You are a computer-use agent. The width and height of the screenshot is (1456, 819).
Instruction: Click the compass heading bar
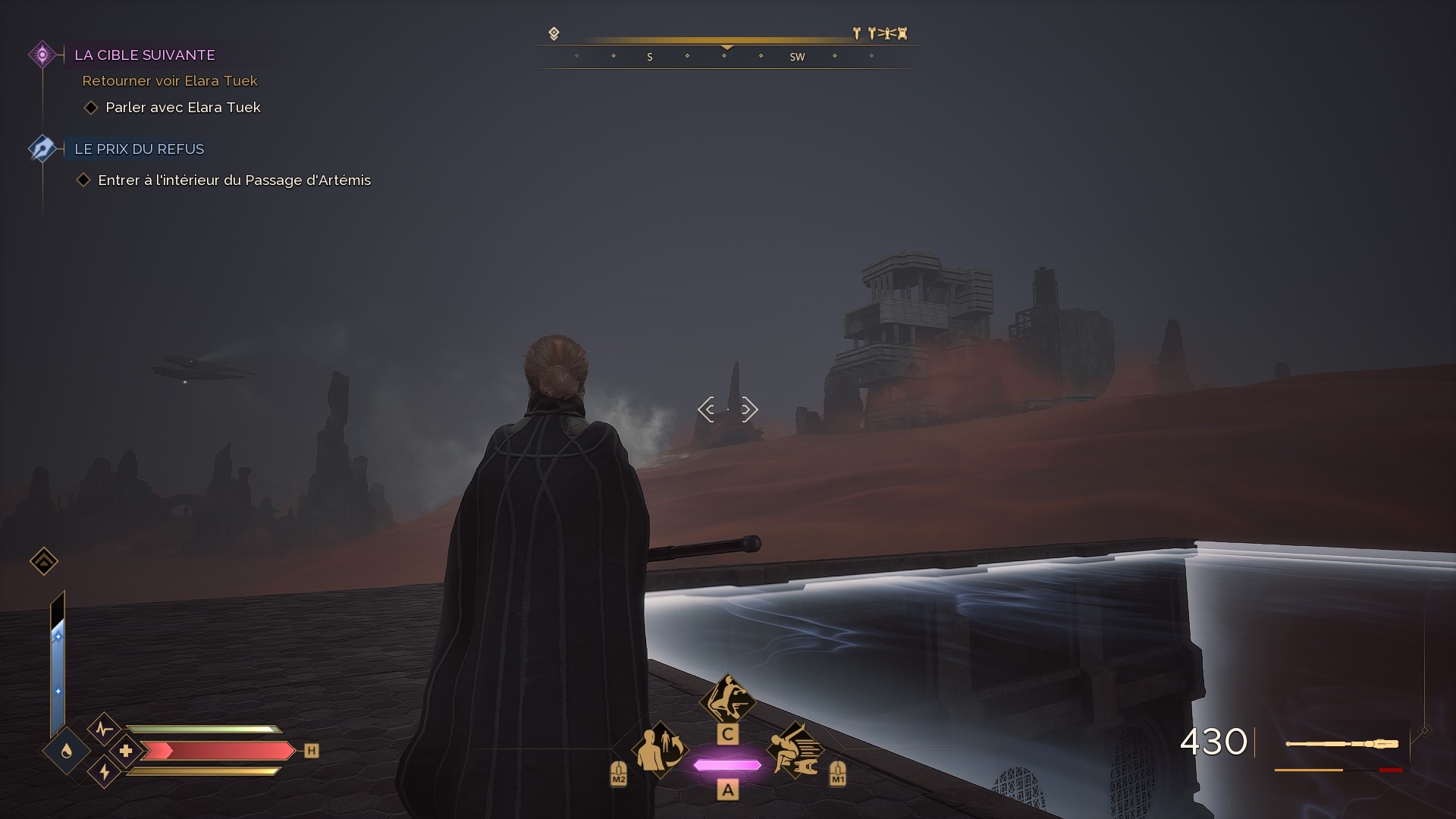coord(726,57)
